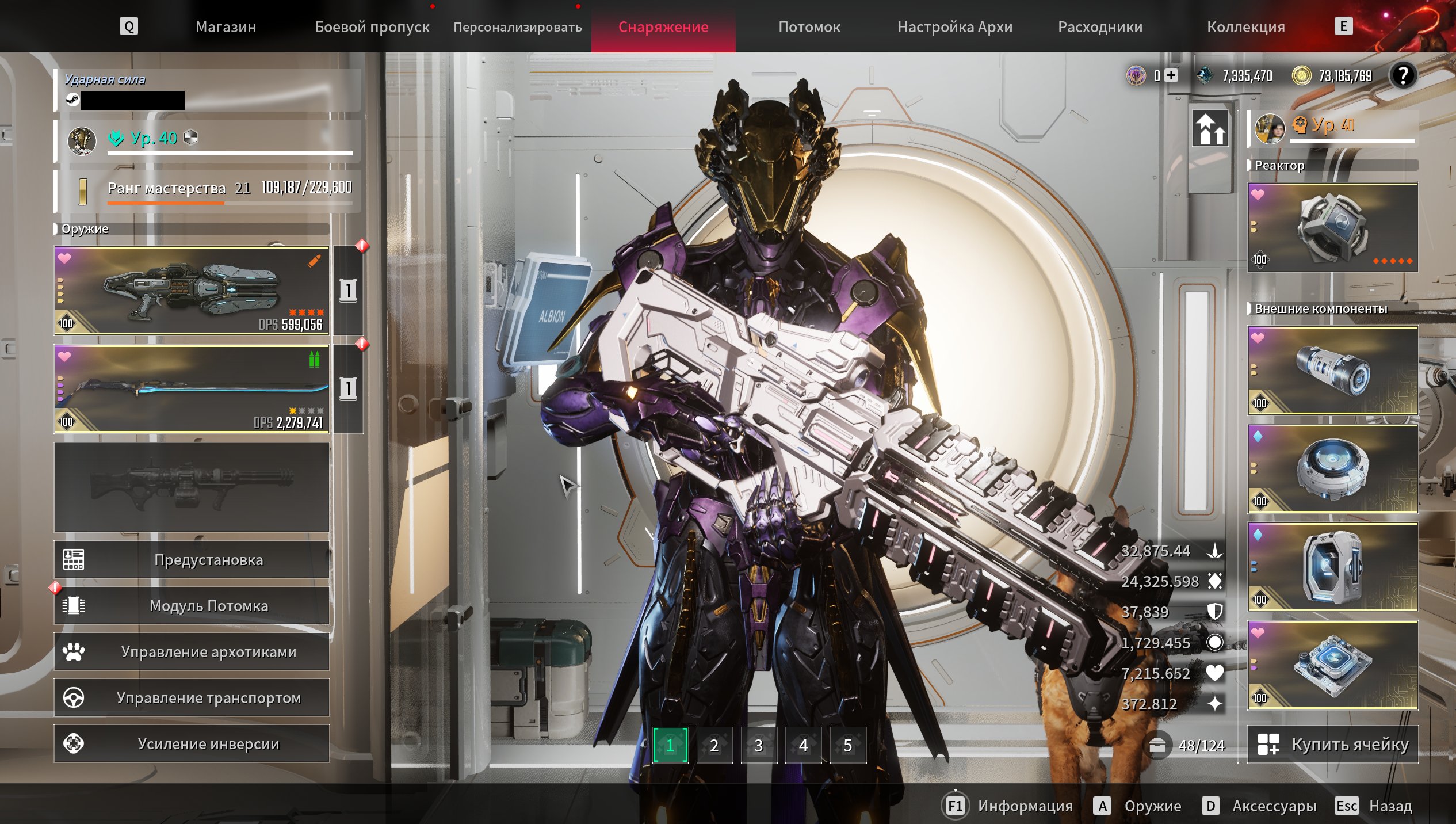Switch to loadout preset 3
This screenshot has height=824, width=1456.
pyautogui.click(x=759, y=745)
